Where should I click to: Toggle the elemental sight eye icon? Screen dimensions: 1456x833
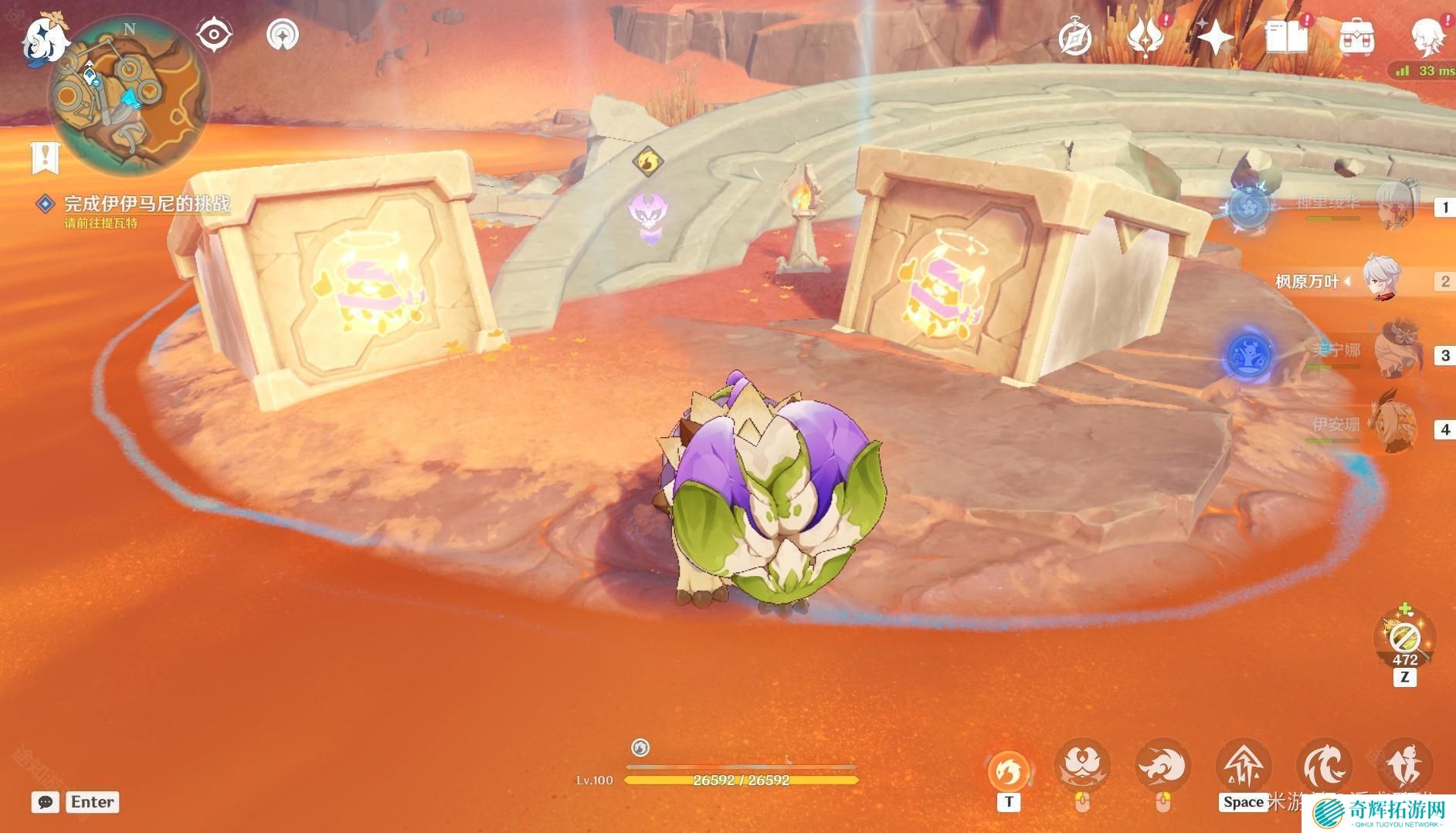click(x=214, y=35)
